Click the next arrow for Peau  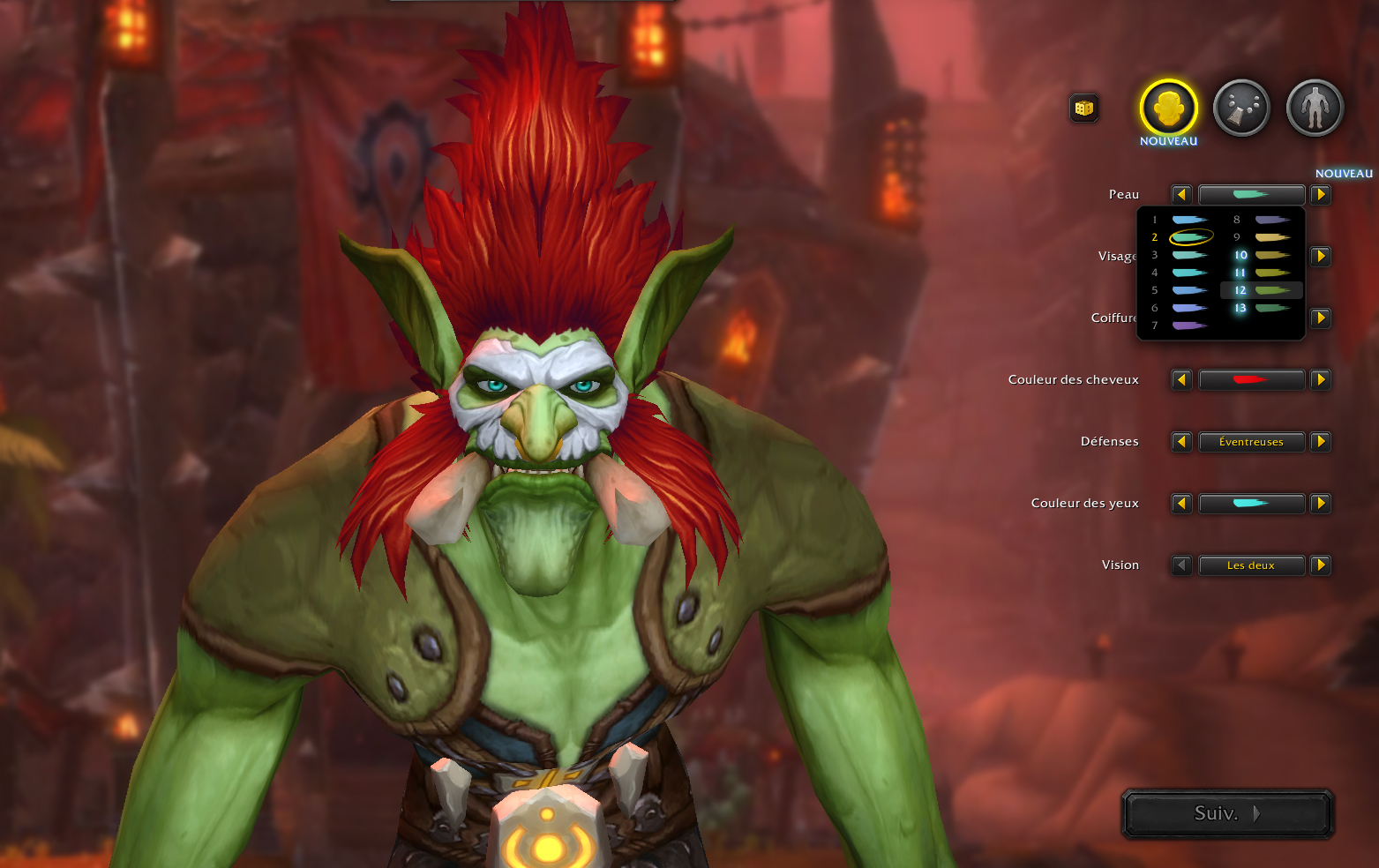point(1321,195)
